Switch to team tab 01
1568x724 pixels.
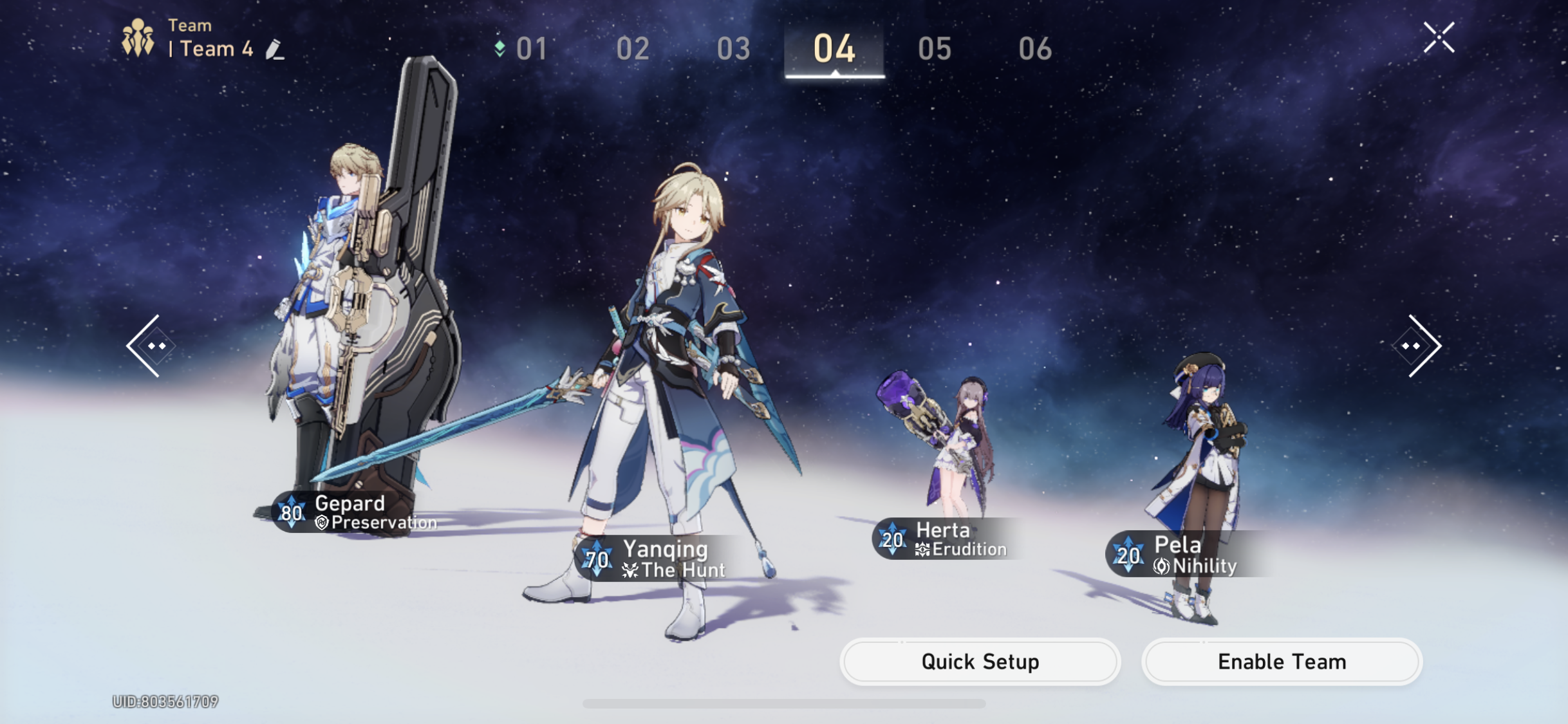(530, 47)
